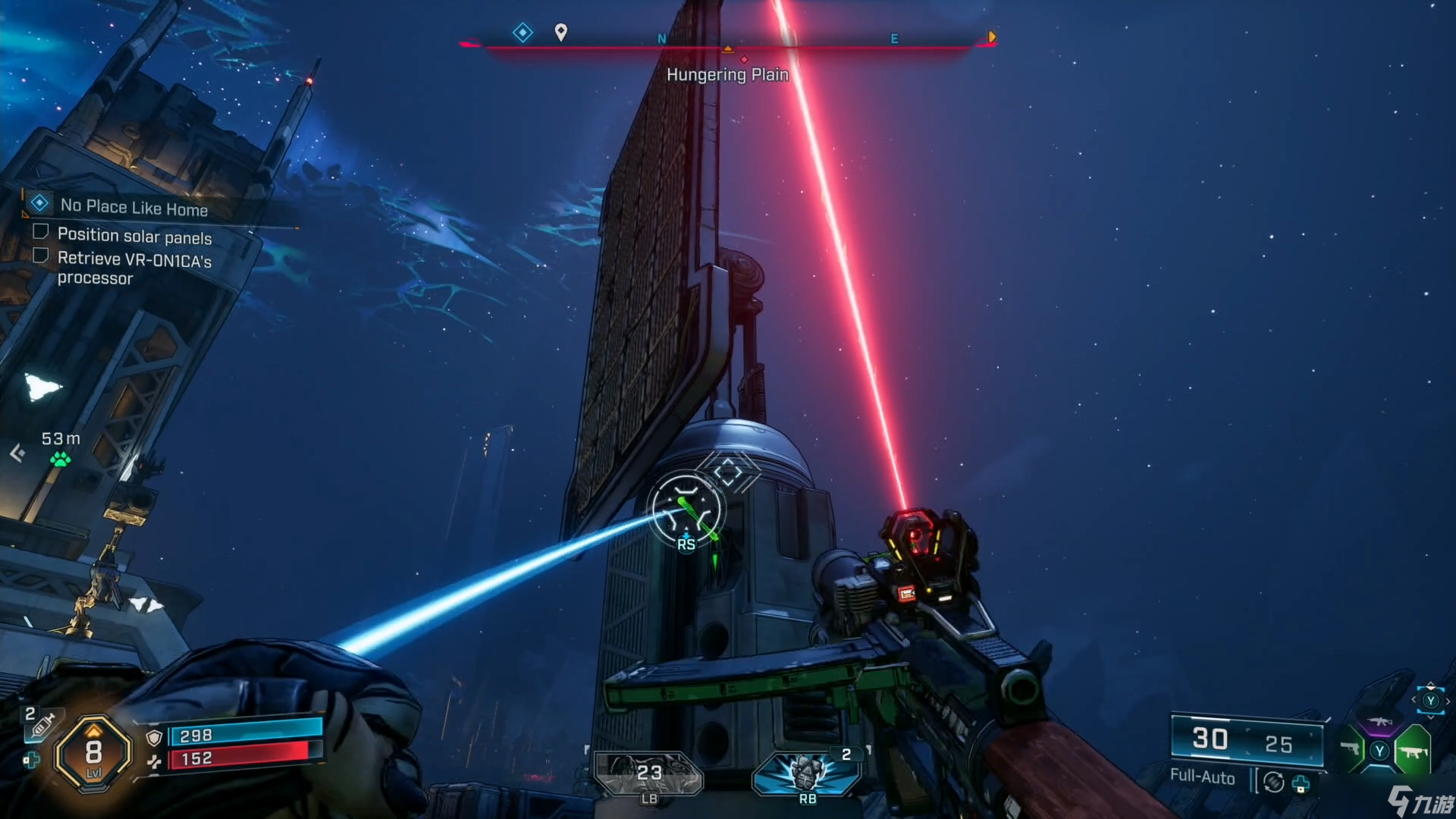Screen dimensions: 1456x819
Task: Switch to the pistol weapon slot
Action: coord(1351,749)
